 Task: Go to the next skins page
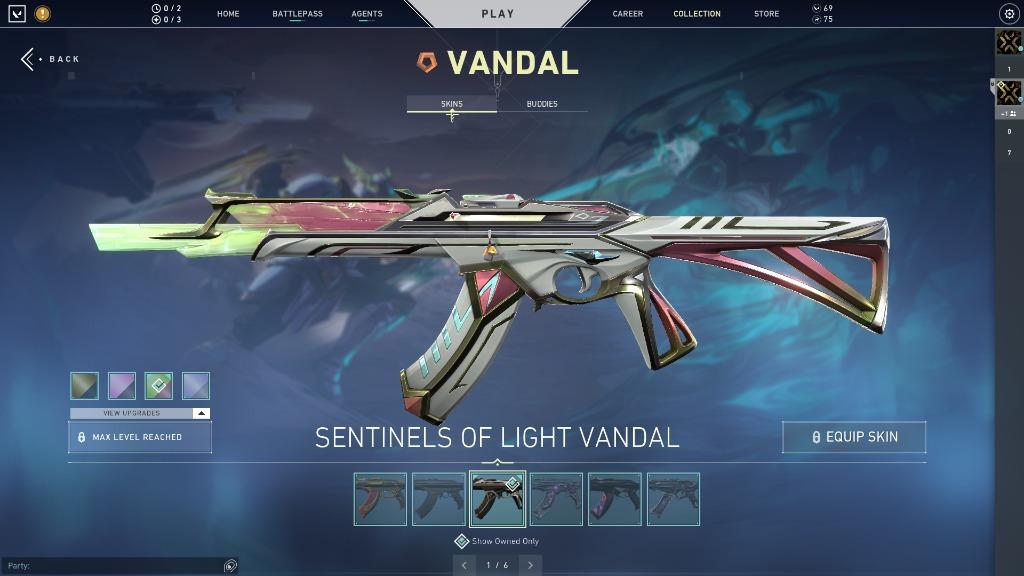tap(530, 565)
